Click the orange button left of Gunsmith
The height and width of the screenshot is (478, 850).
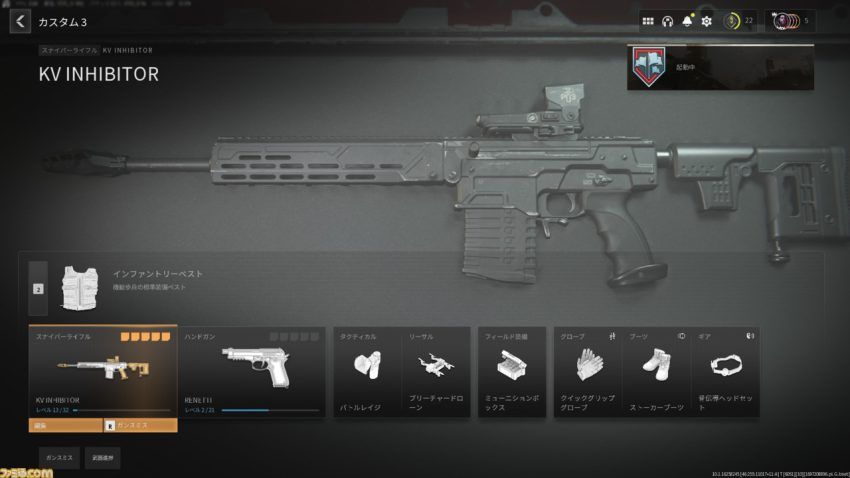click(x=65, y=425)
